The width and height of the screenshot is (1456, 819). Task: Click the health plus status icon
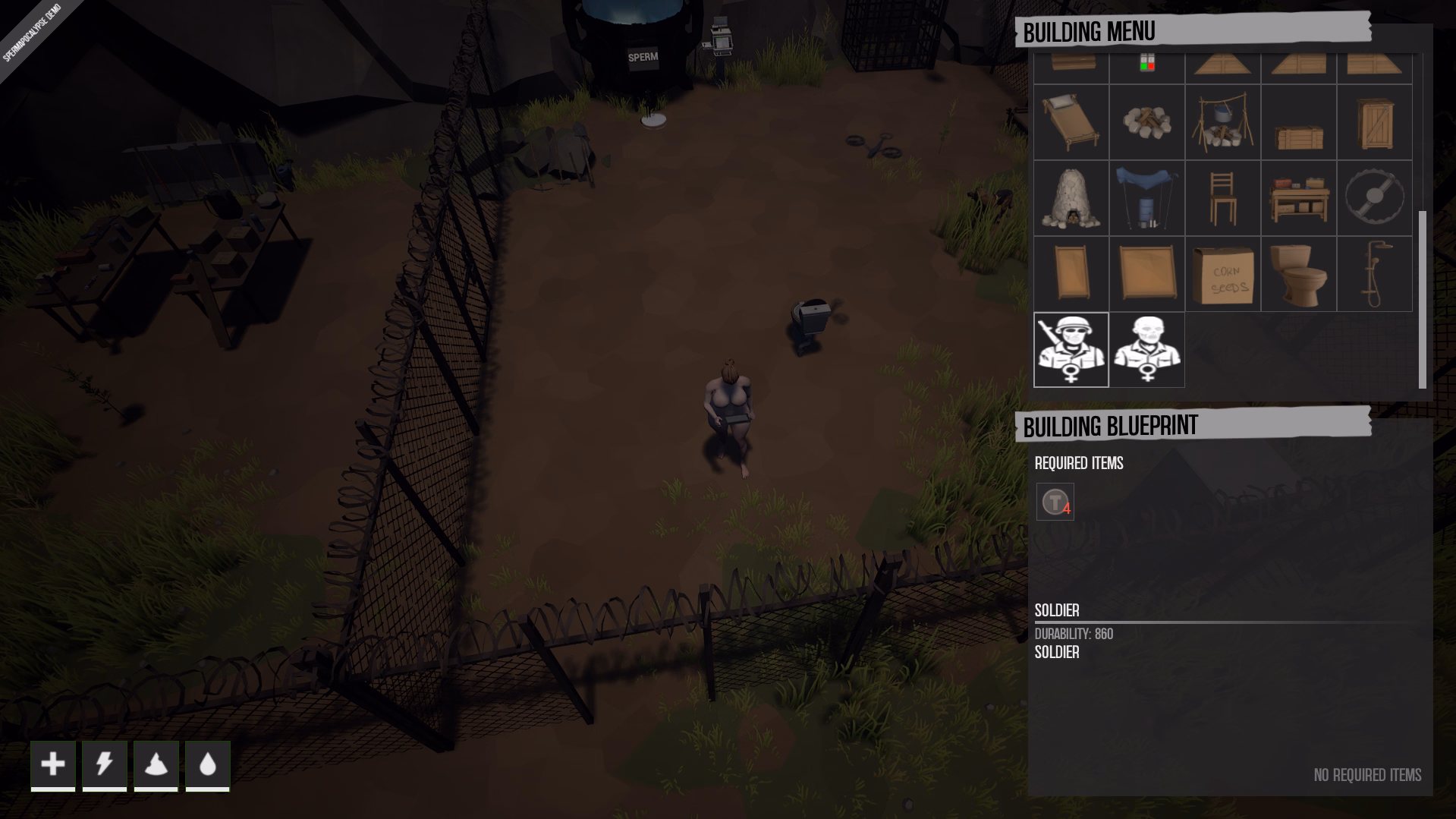(53, 764)
